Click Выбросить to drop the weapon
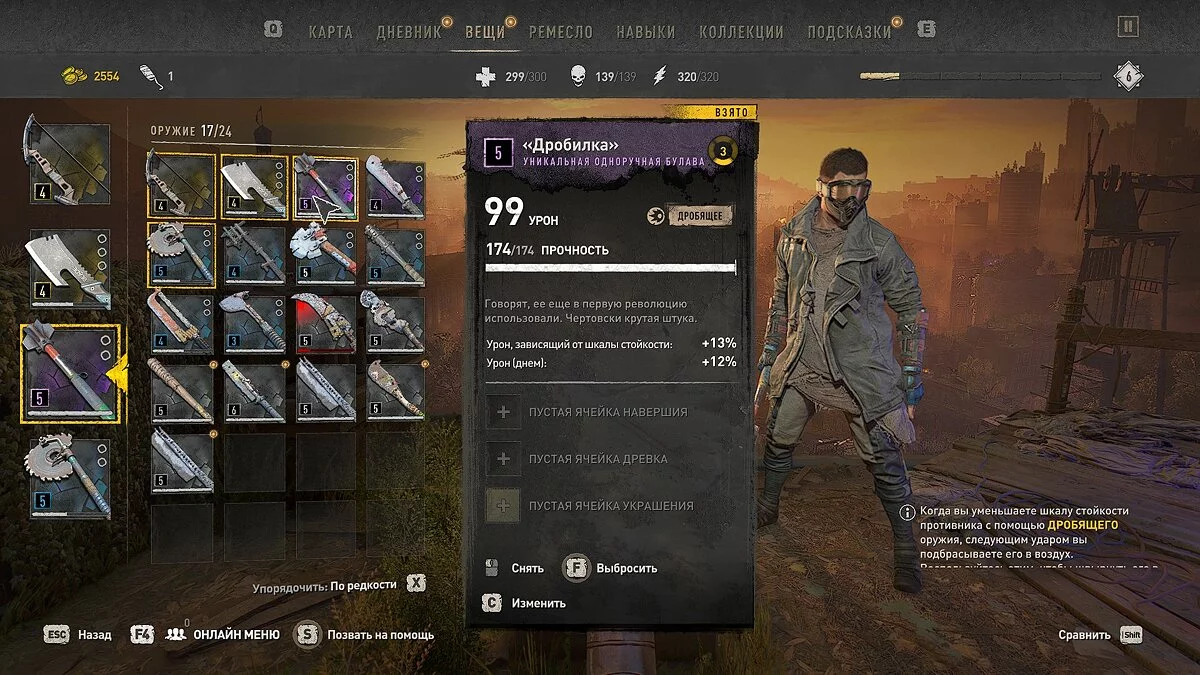1200x675 pixels. click(626, 568)
